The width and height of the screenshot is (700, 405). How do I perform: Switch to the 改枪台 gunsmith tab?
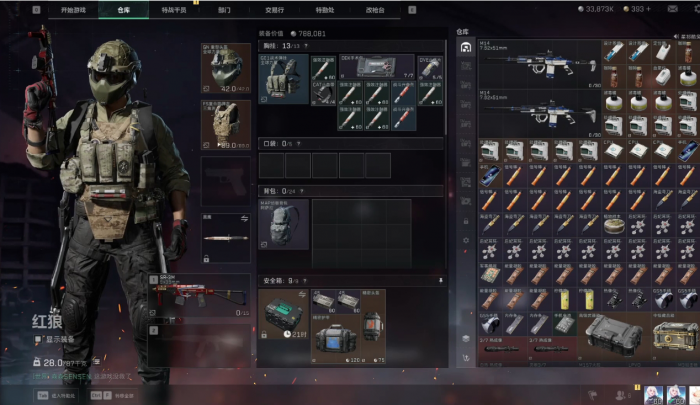click(374, 10)
